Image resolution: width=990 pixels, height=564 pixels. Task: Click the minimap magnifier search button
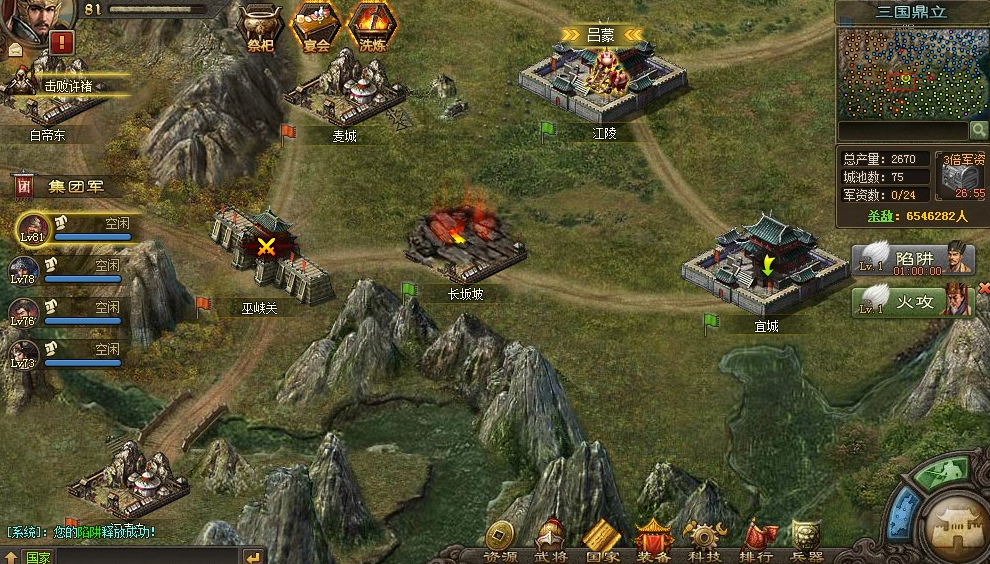pyautogui.click(x=978, y=131)
